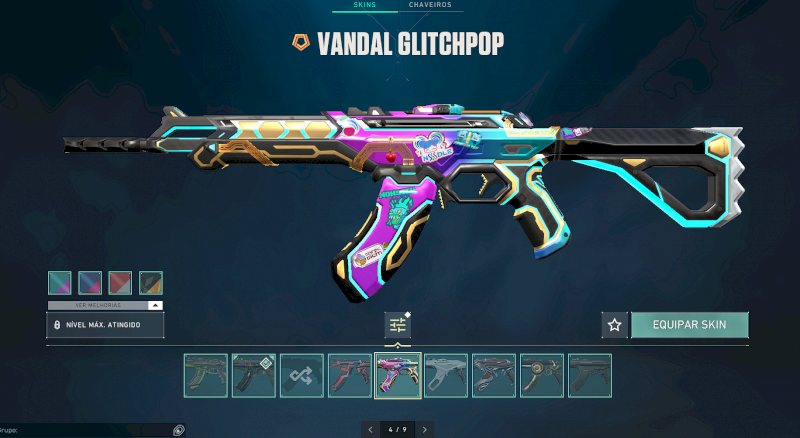This screenshot has height=438, width=800.
Task: Mark this skin as favorite with the star
Action: pos(614,325)
